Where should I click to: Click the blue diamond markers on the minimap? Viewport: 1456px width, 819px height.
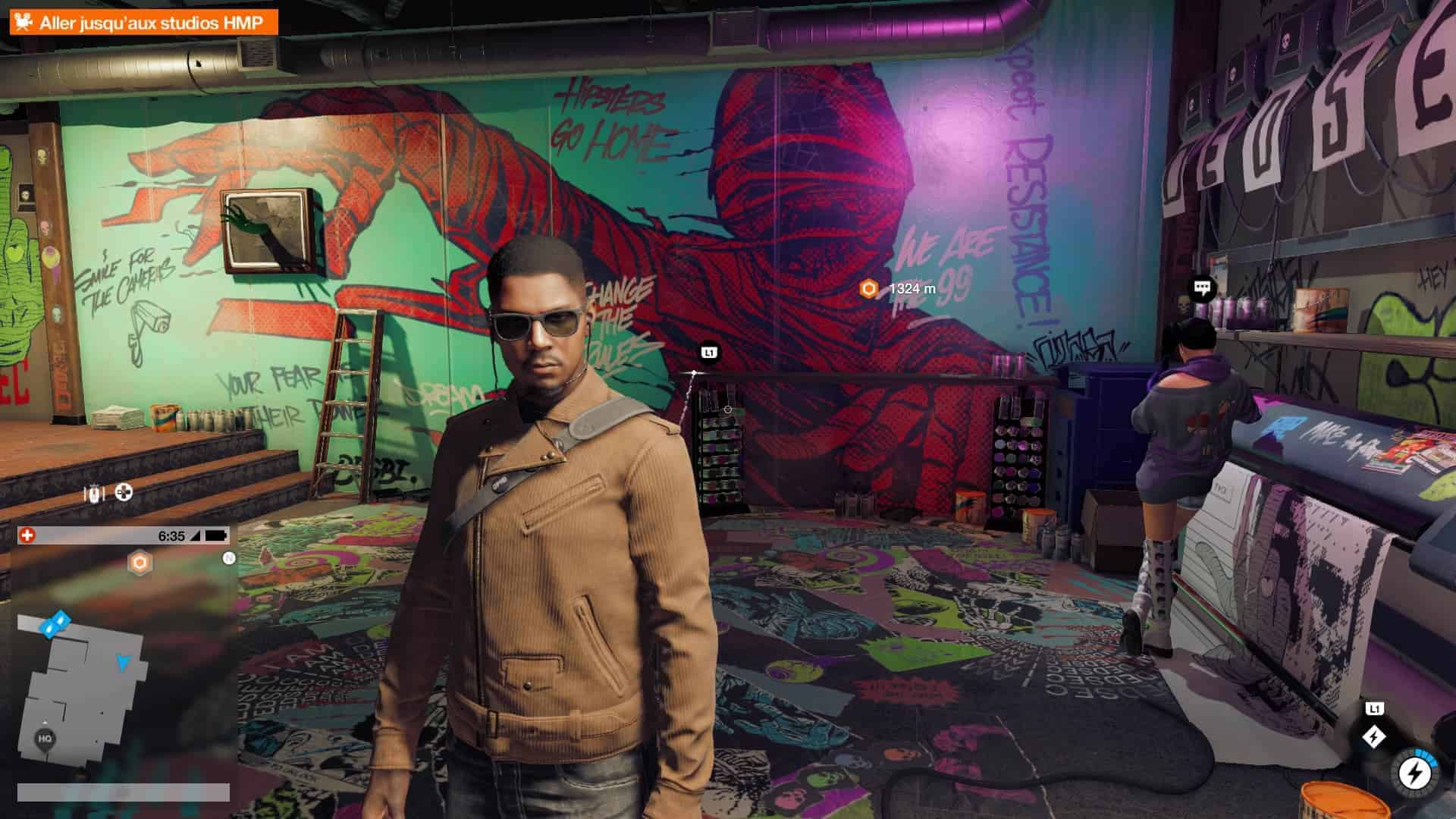(55, 625)
